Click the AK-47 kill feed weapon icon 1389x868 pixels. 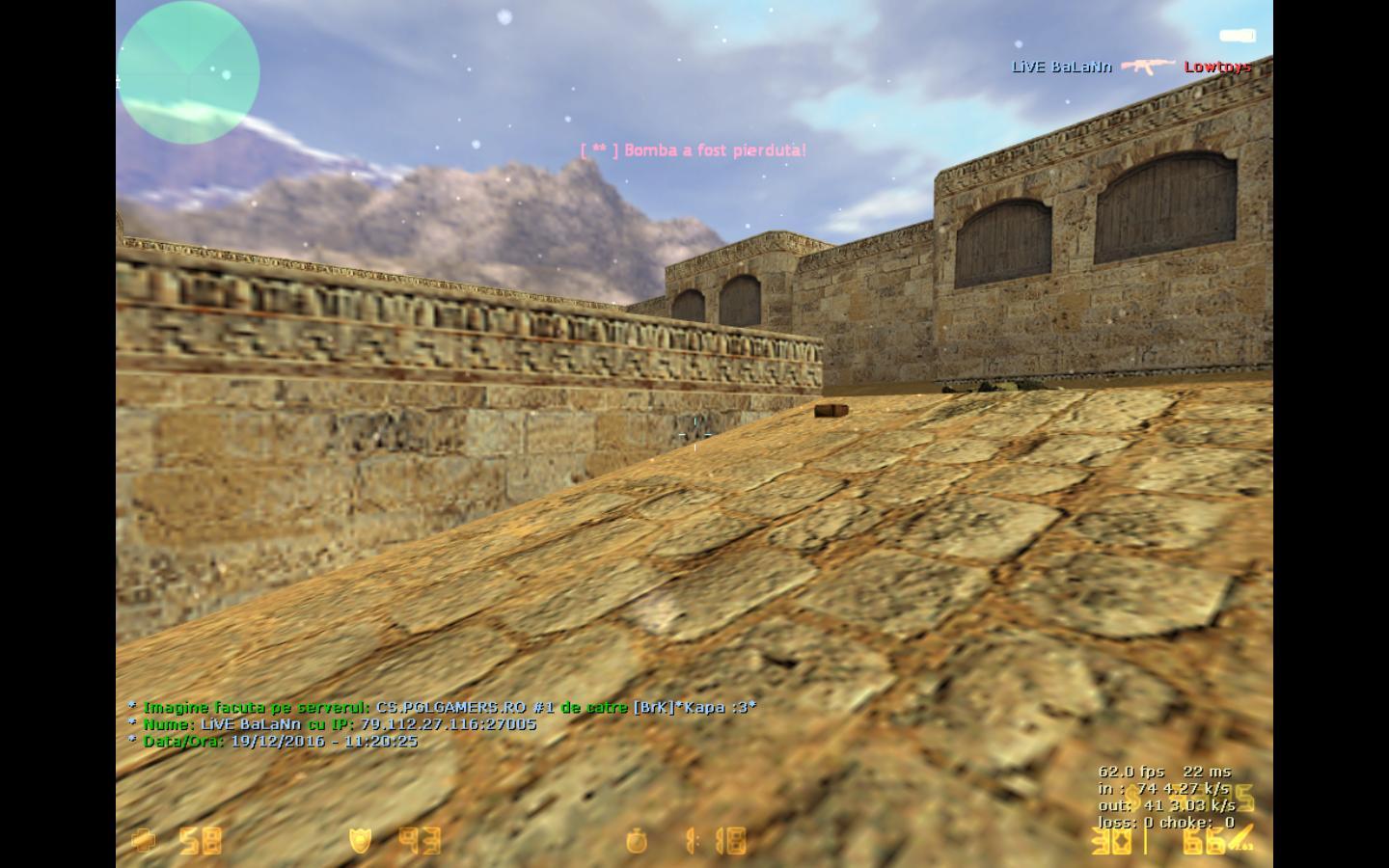pyautogui.click(x=1150, y=67)
